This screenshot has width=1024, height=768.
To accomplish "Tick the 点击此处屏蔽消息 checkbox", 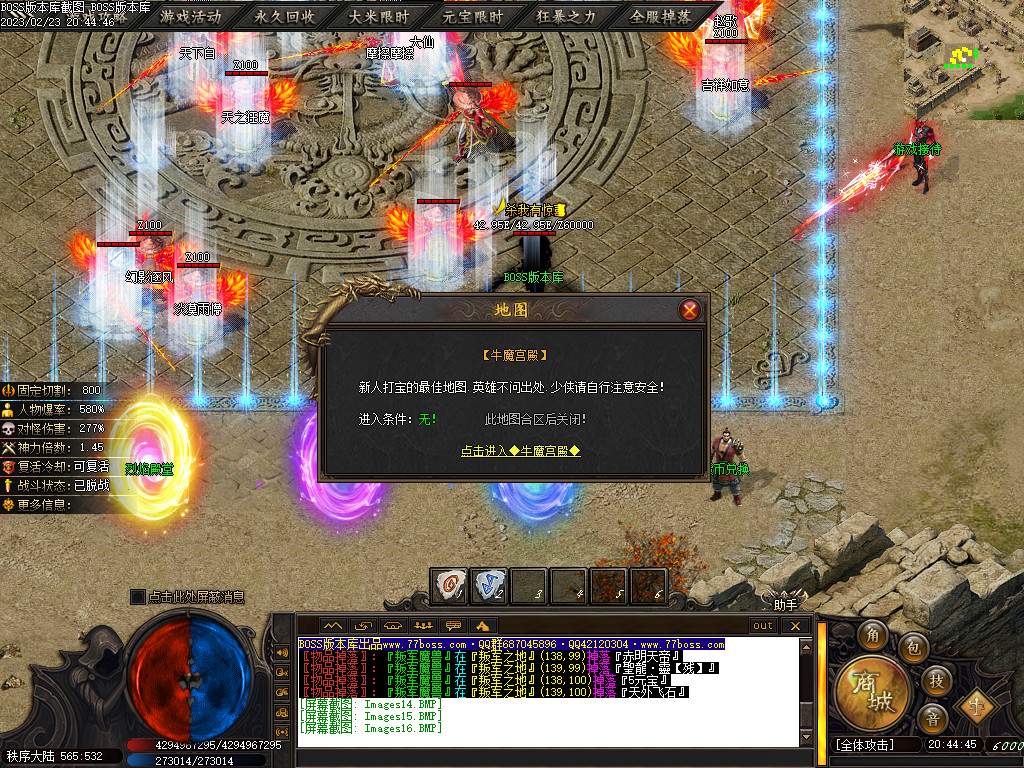I will (138, 597).
